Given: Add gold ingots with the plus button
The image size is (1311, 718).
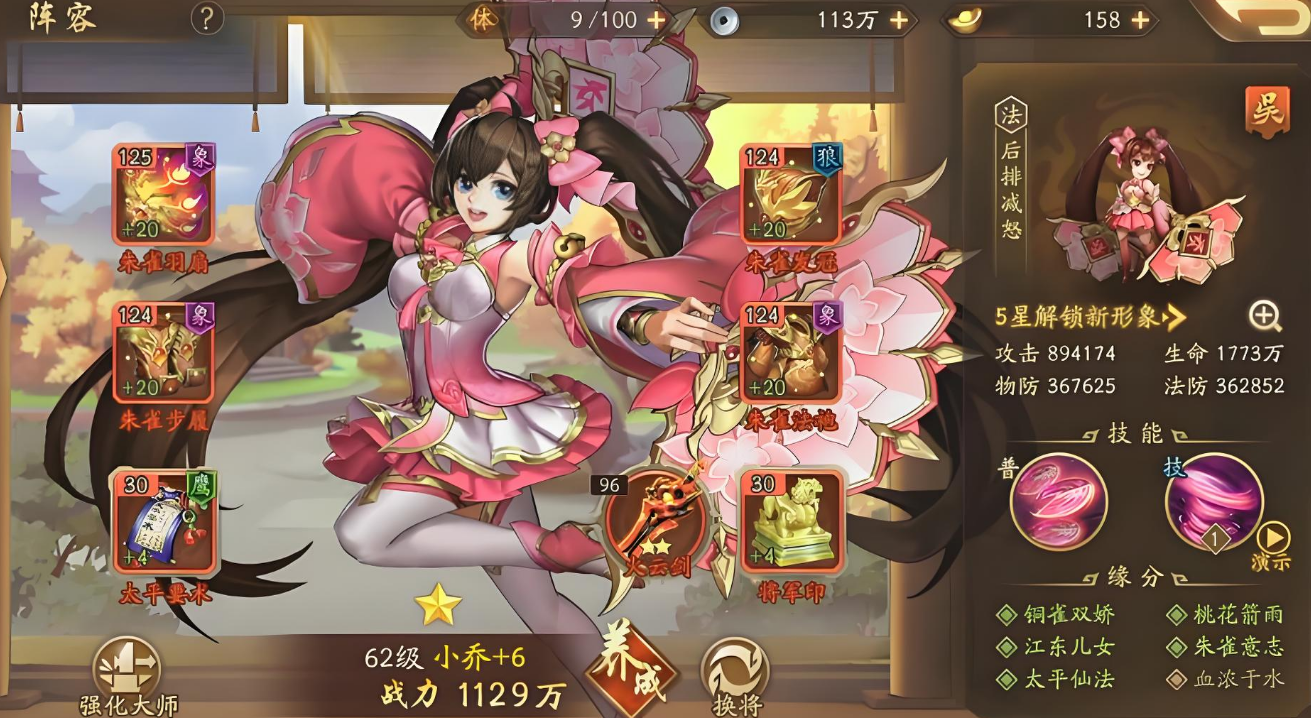Looking at the screenshot, I should tap(1139, 19).
